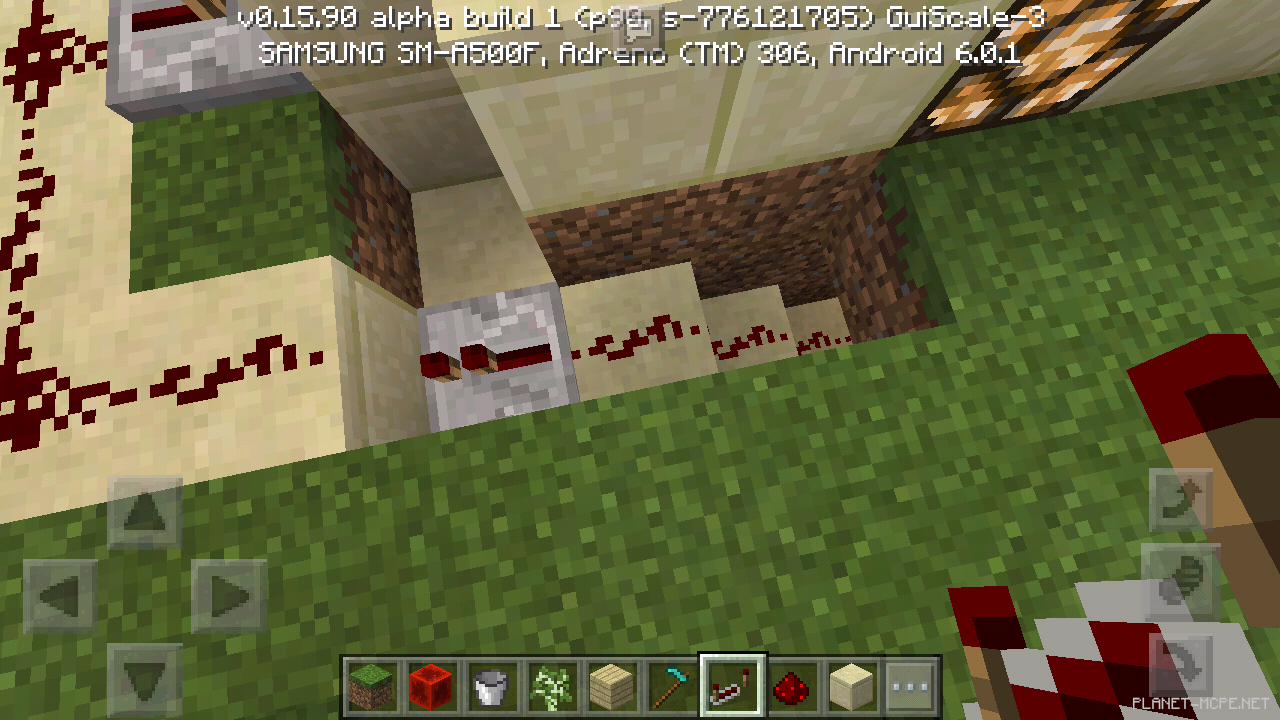This screenshot has width=1280, height=720.
Task: Select the diamond pickaxe tool
Action: click(672, 686)
